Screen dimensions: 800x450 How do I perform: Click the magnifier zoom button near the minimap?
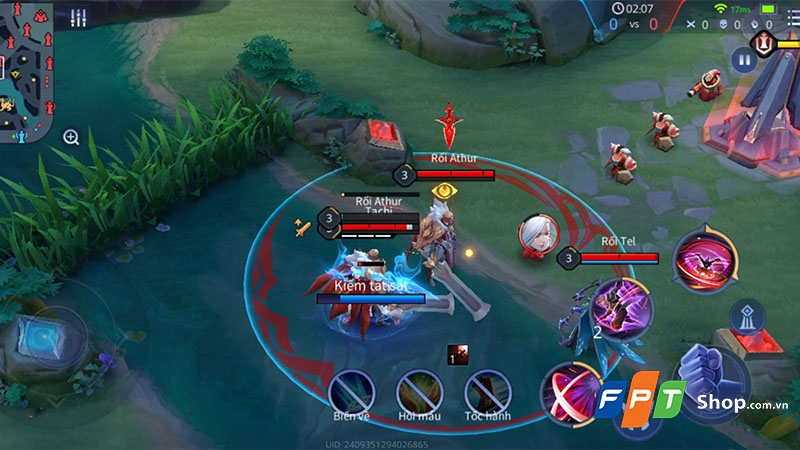click(71, 137)
